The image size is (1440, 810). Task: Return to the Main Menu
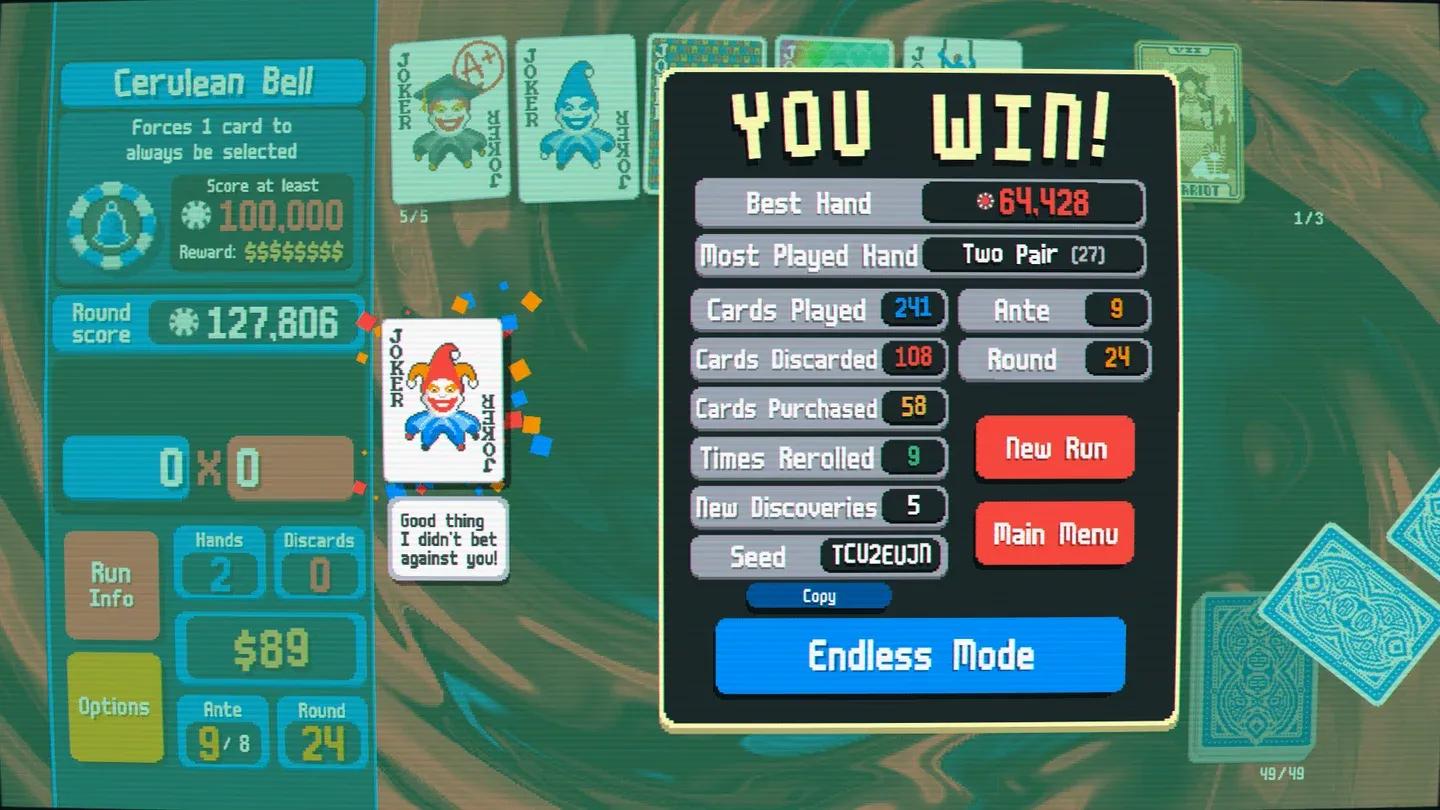pyautogui.click(x=1054, y=533)
